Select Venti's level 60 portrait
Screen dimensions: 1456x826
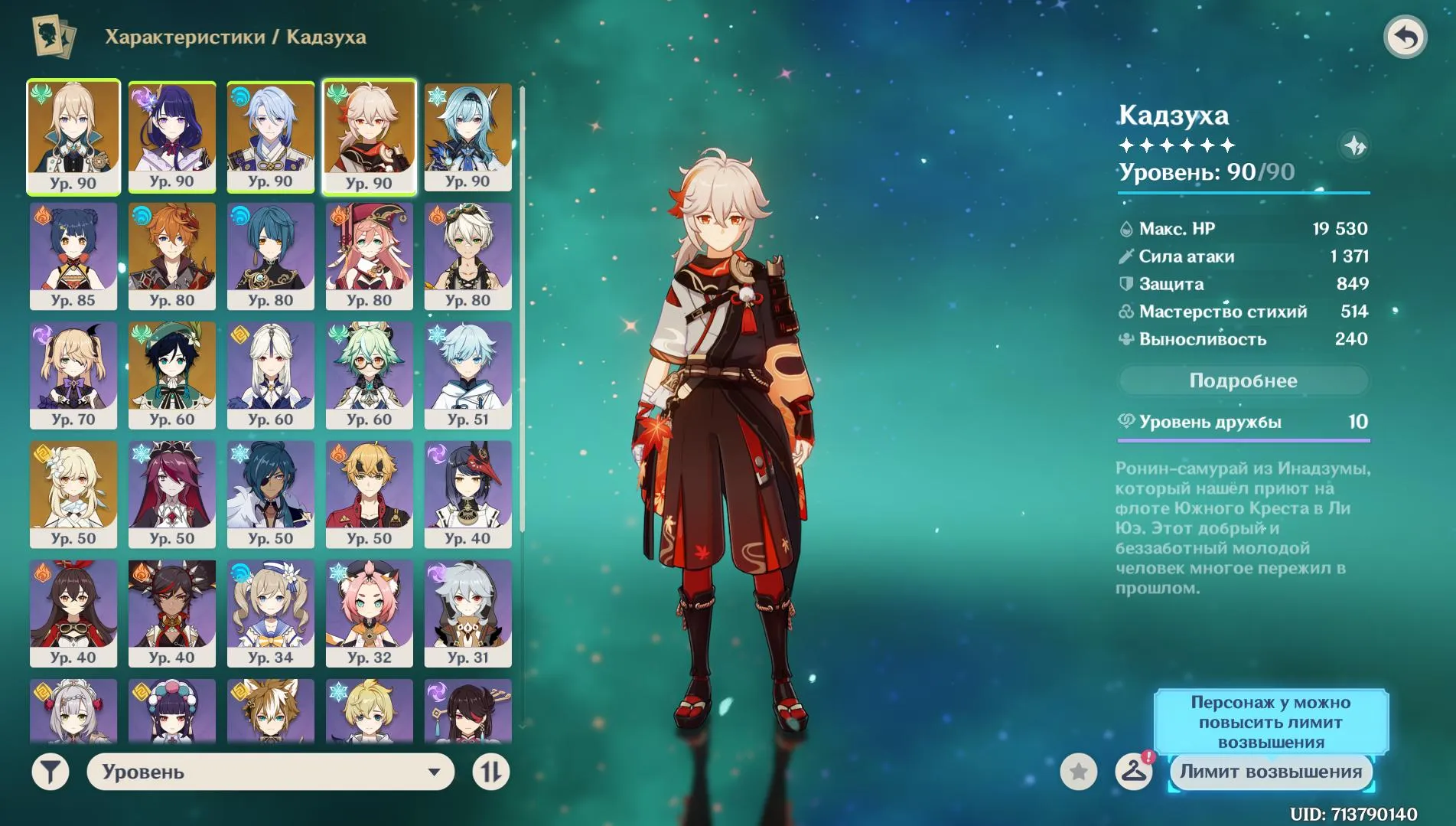pos(172,374)
